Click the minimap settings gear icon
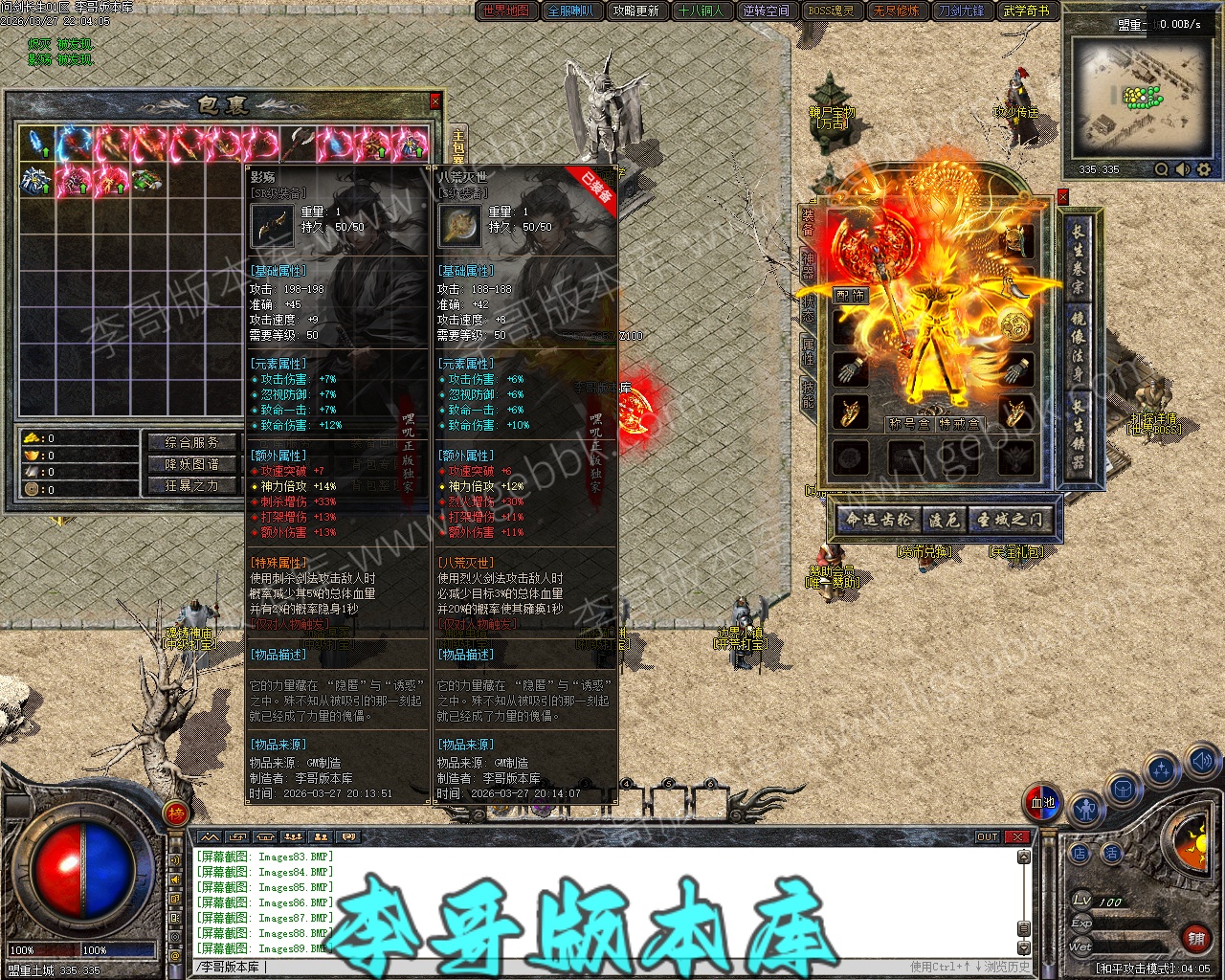This screenshot has height=980, width=1225. [1203, 169]
